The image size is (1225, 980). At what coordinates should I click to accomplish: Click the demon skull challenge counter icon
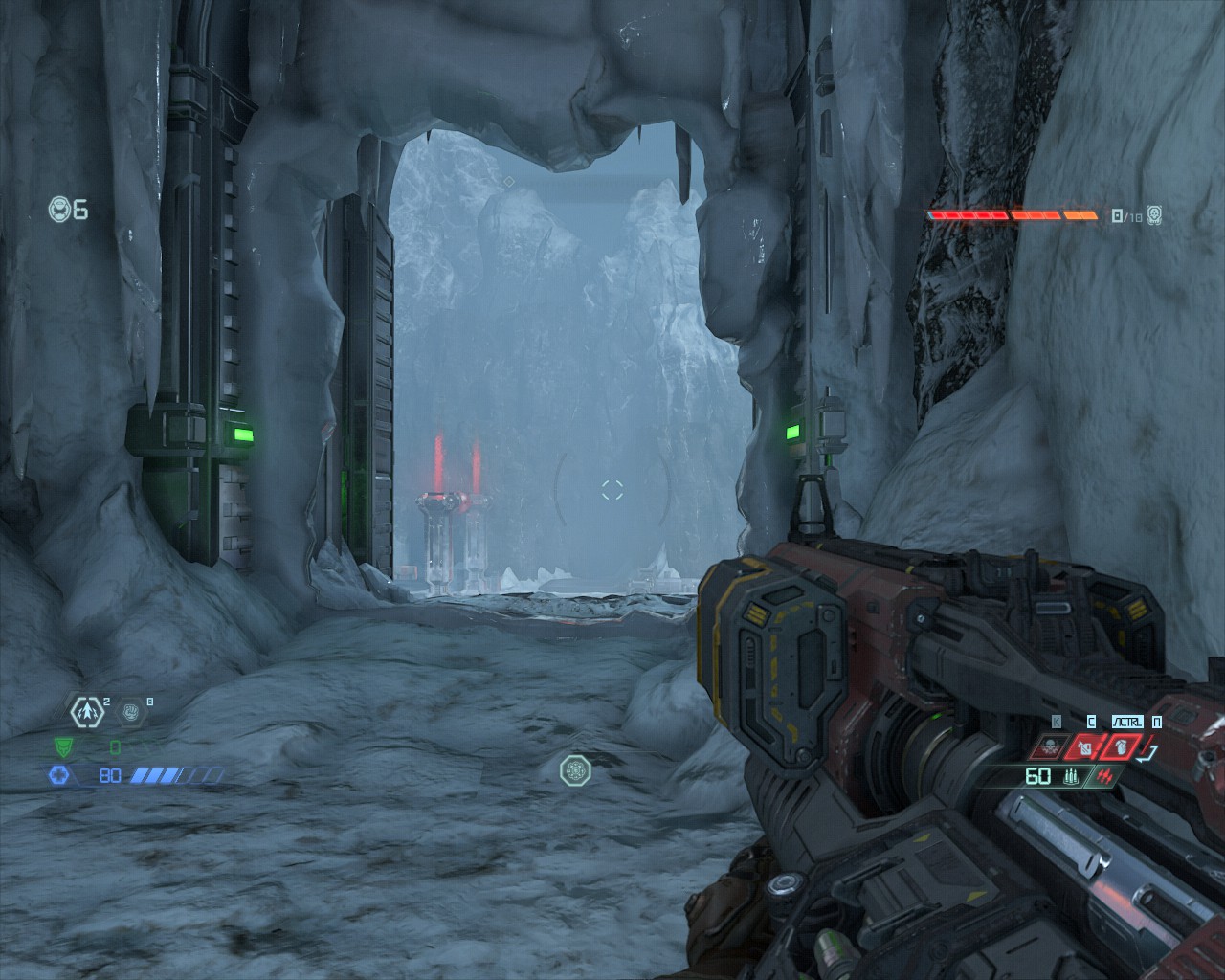point(1154,215)
